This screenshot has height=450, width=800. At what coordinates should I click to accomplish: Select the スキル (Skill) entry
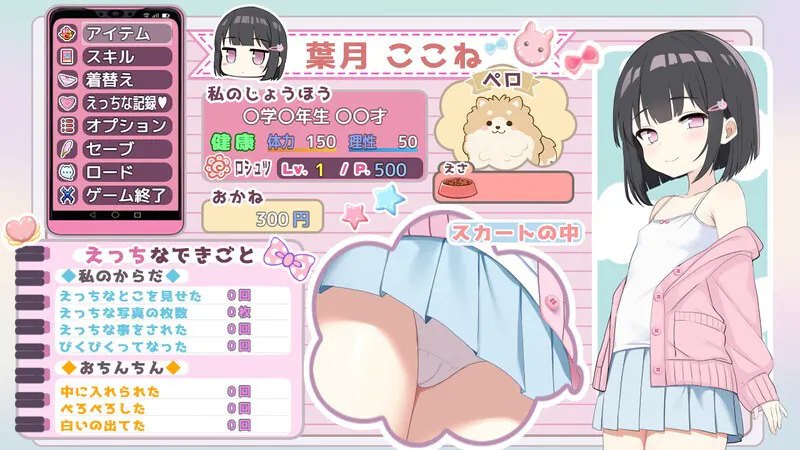tap(114, 57)
